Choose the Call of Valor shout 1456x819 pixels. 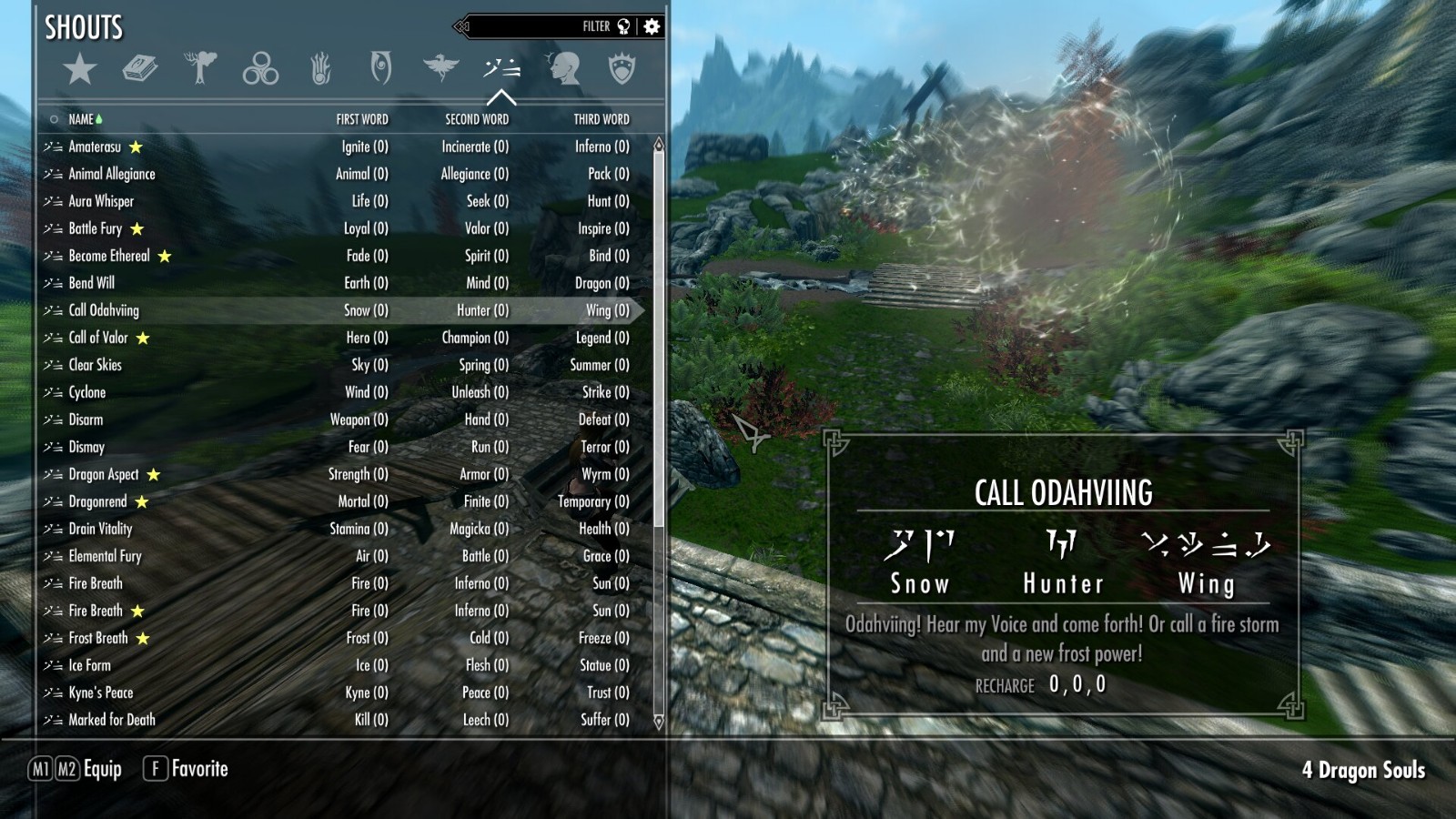coord(98,338)
